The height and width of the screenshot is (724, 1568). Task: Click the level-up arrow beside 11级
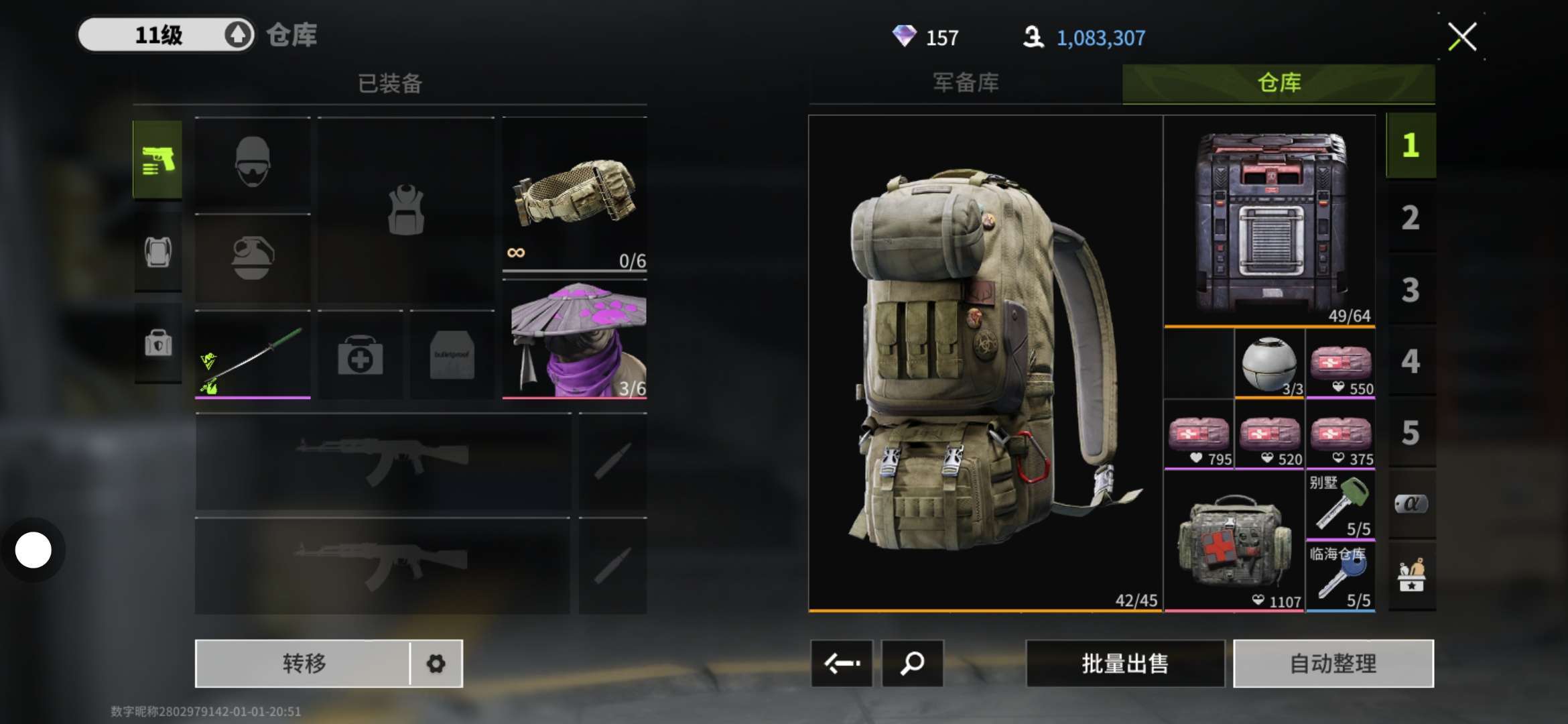click(x=237, y=35)
